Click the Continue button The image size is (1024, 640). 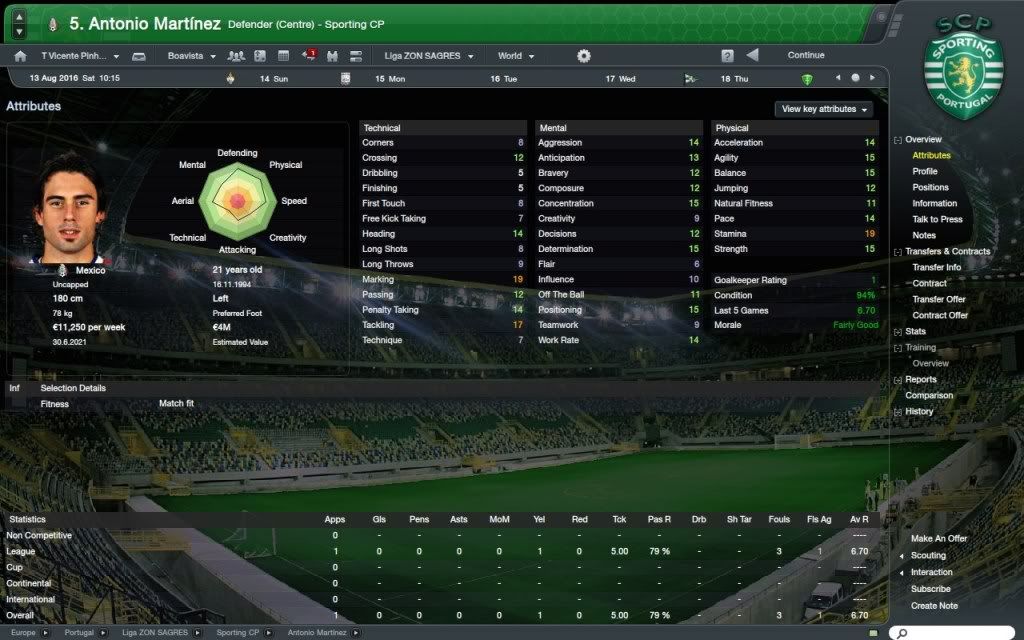point(806,56)
